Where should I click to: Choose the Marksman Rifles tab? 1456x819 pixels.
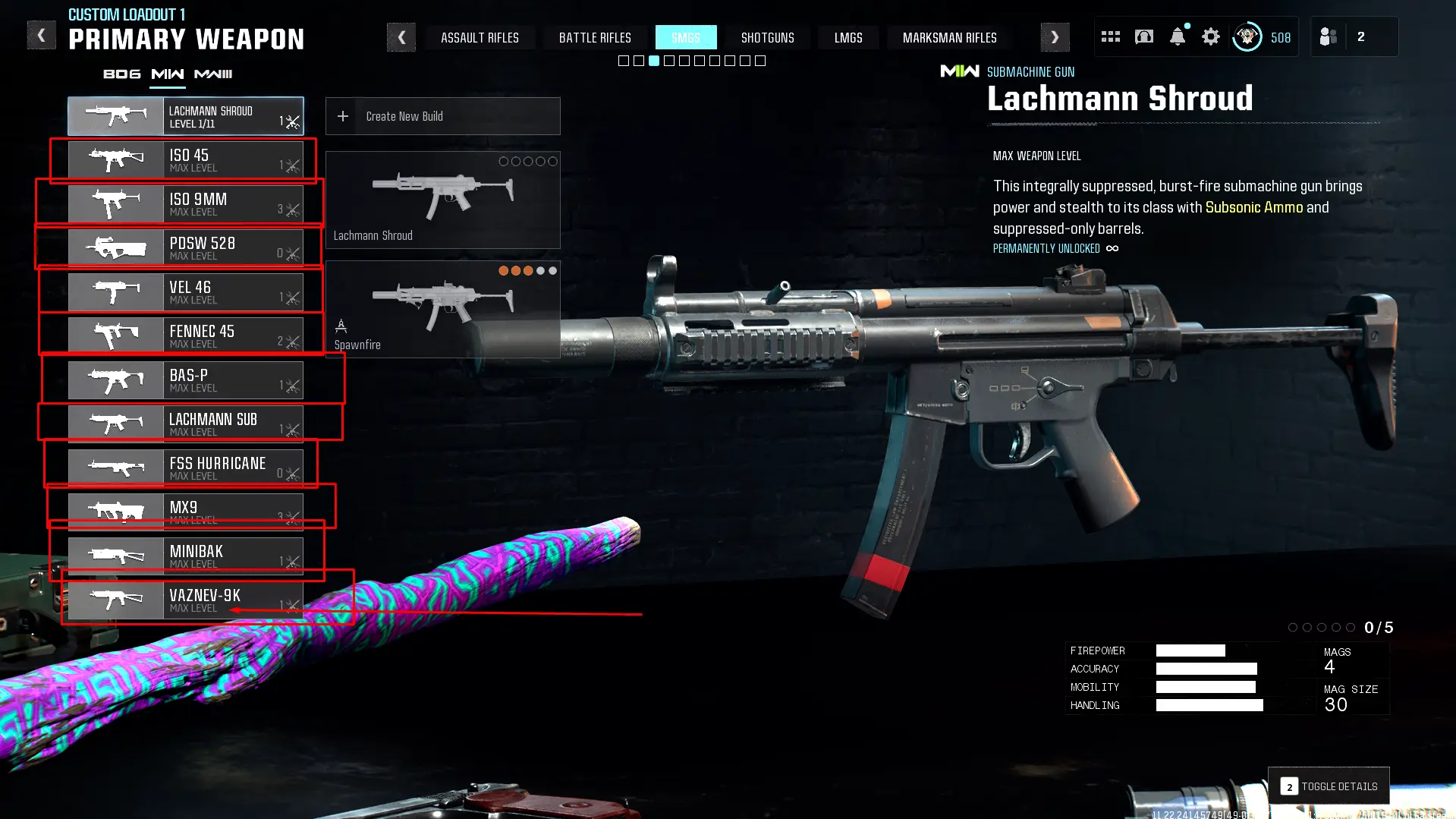(949, 37)
